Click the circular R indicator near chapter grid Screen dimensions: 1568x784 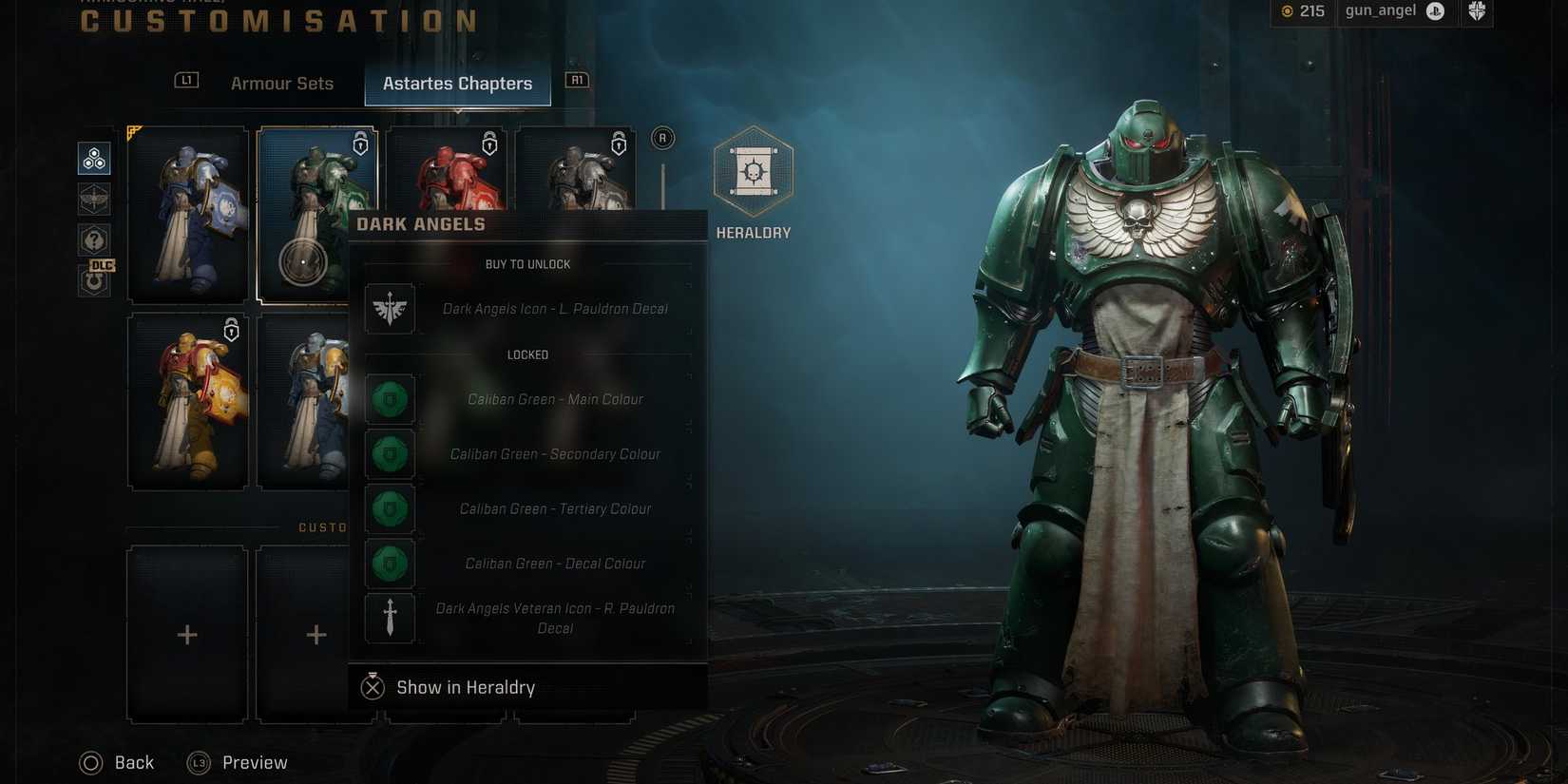point(662,137)
